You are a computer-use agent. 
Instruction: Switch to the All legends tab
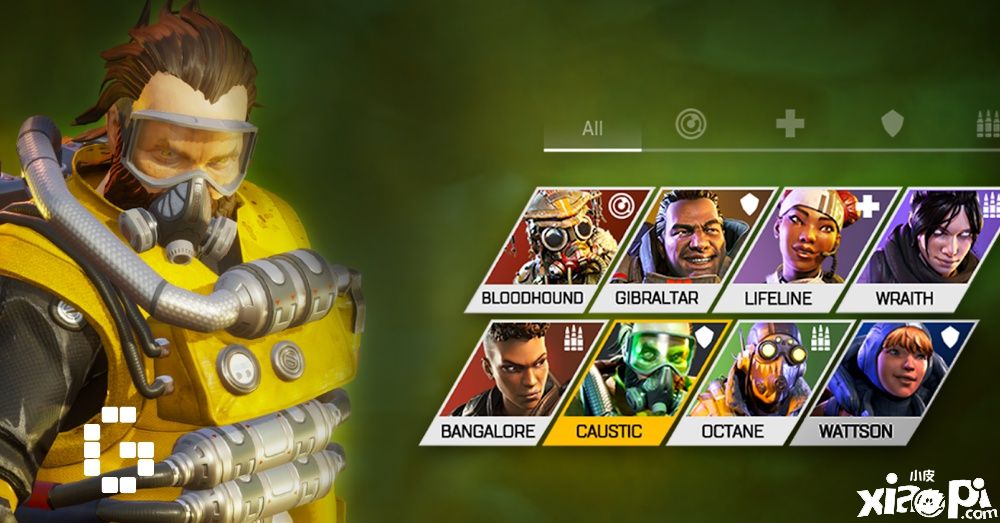point(592,128)
